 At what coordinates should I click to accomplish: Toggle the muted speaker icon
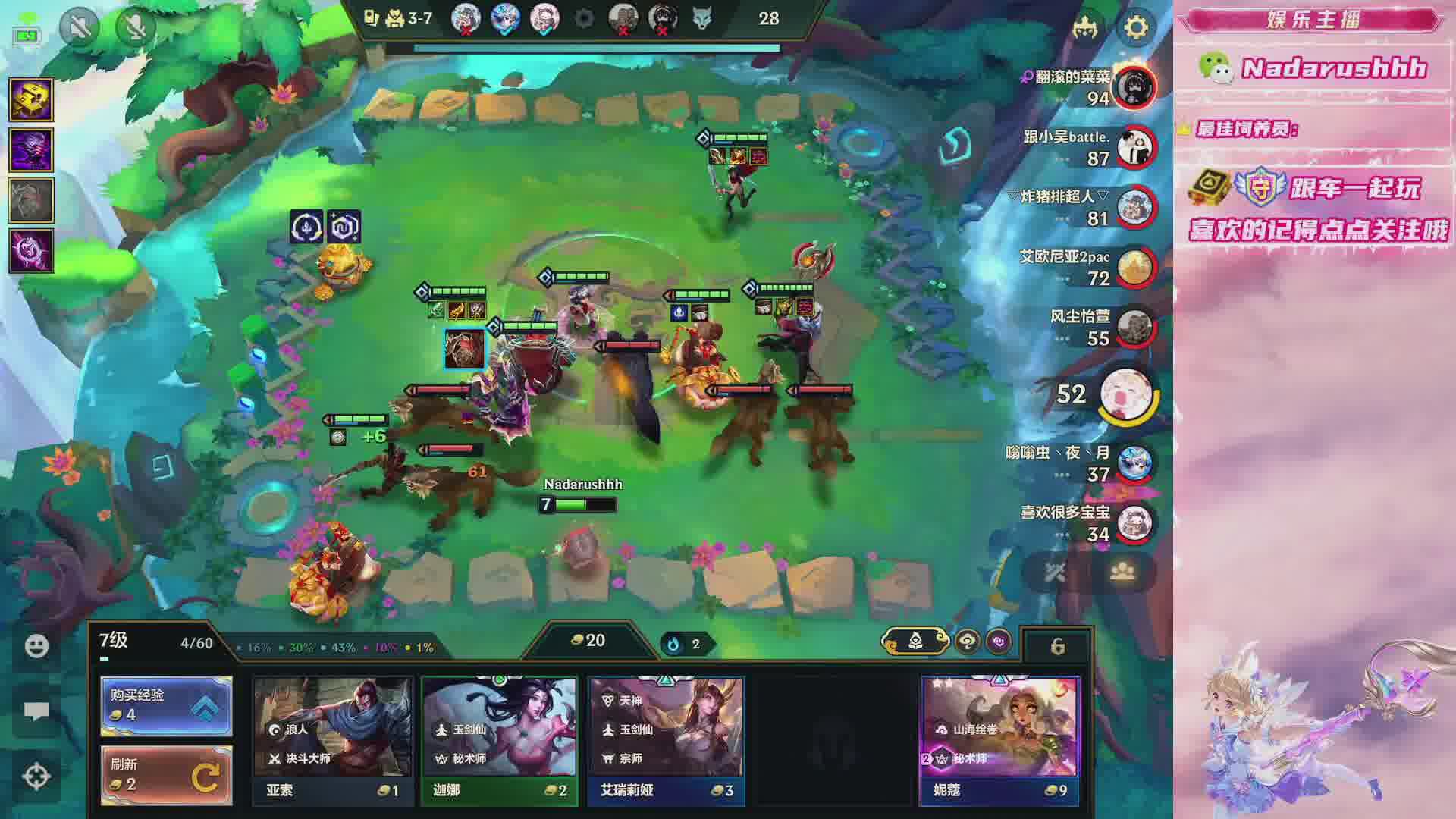[79, 28]
